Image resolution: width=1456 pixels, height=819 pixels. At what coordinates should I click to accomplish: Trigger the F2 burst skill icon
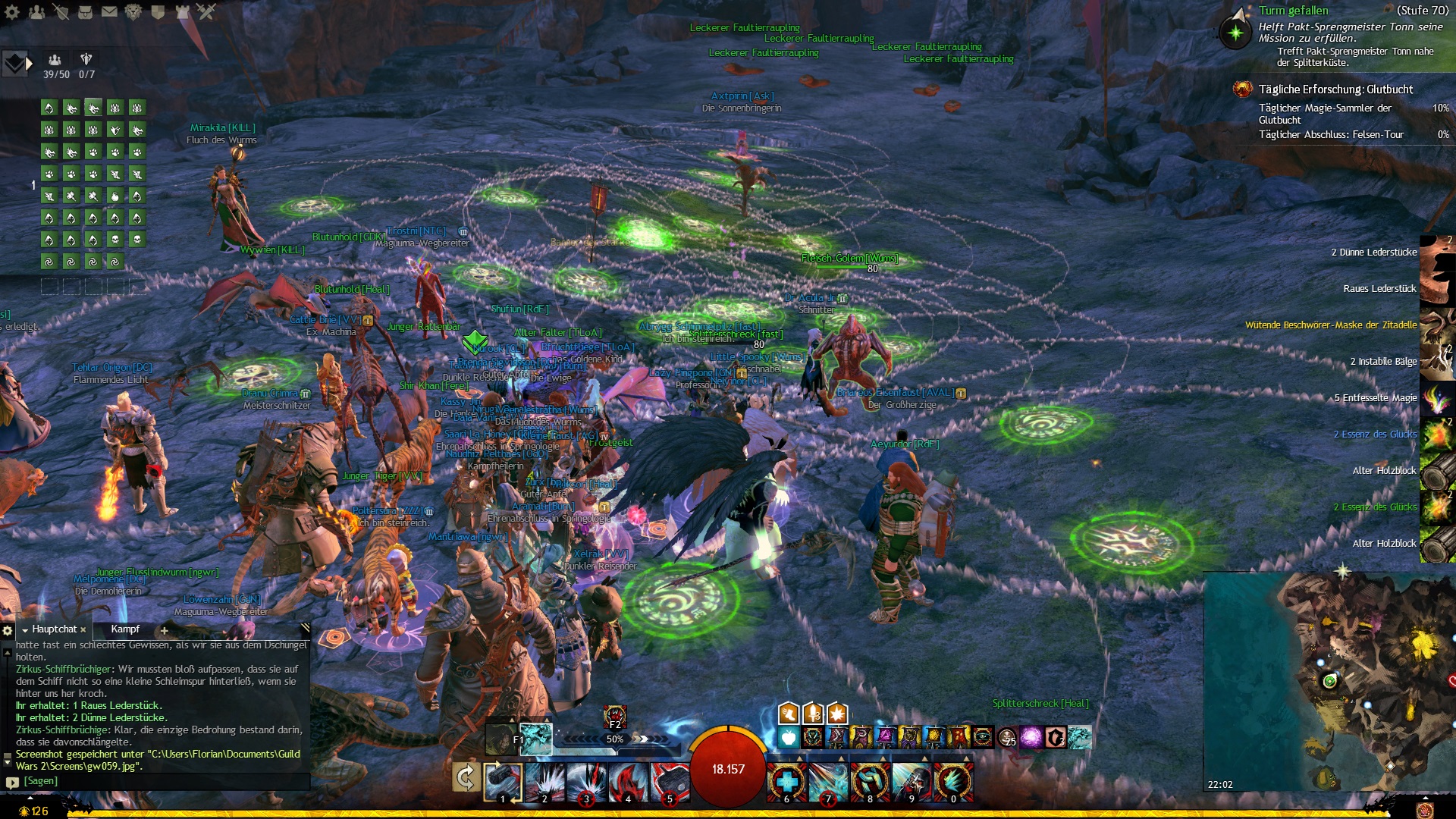tap(614, 715)
